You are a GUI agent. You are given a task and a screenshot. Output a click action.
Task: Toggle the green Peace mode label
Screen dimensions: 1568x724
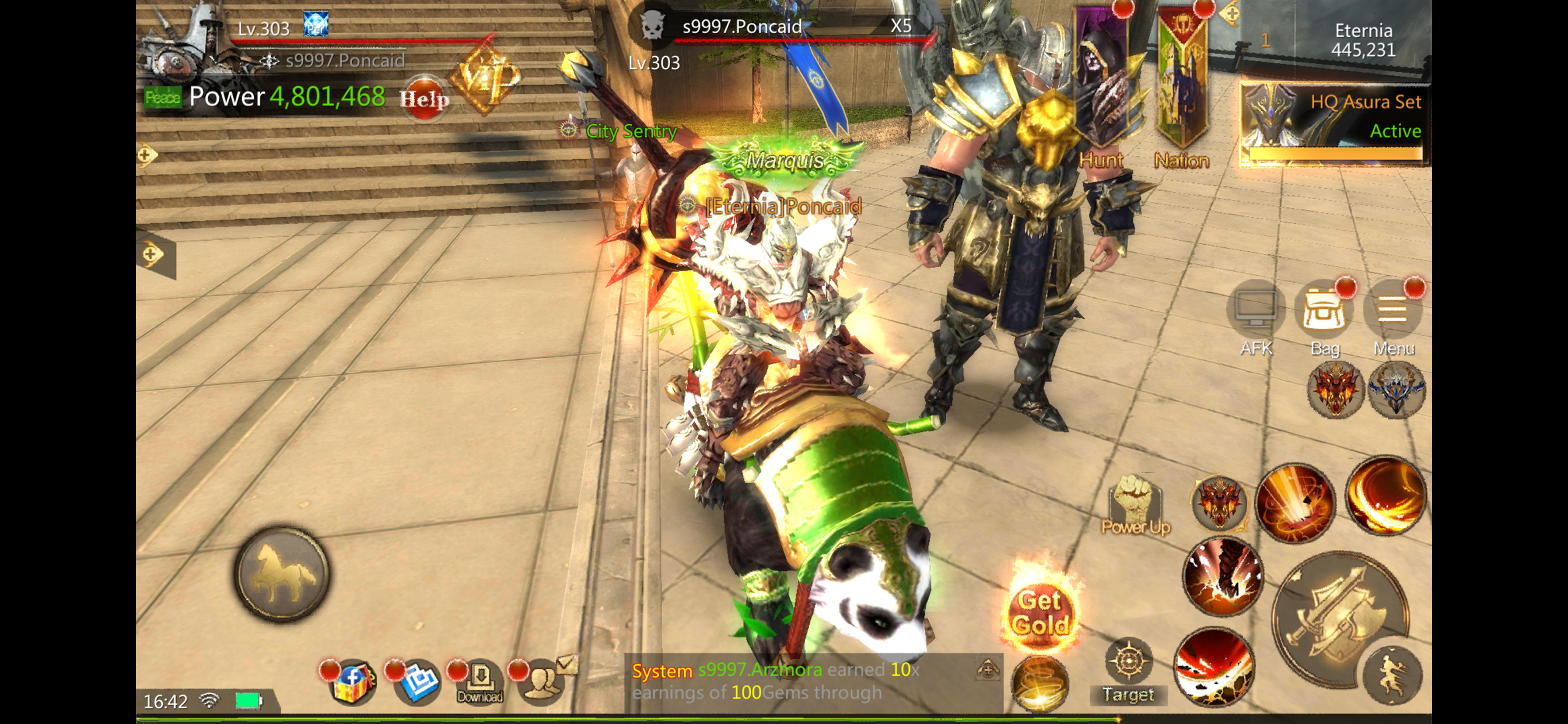click(162, 97)
